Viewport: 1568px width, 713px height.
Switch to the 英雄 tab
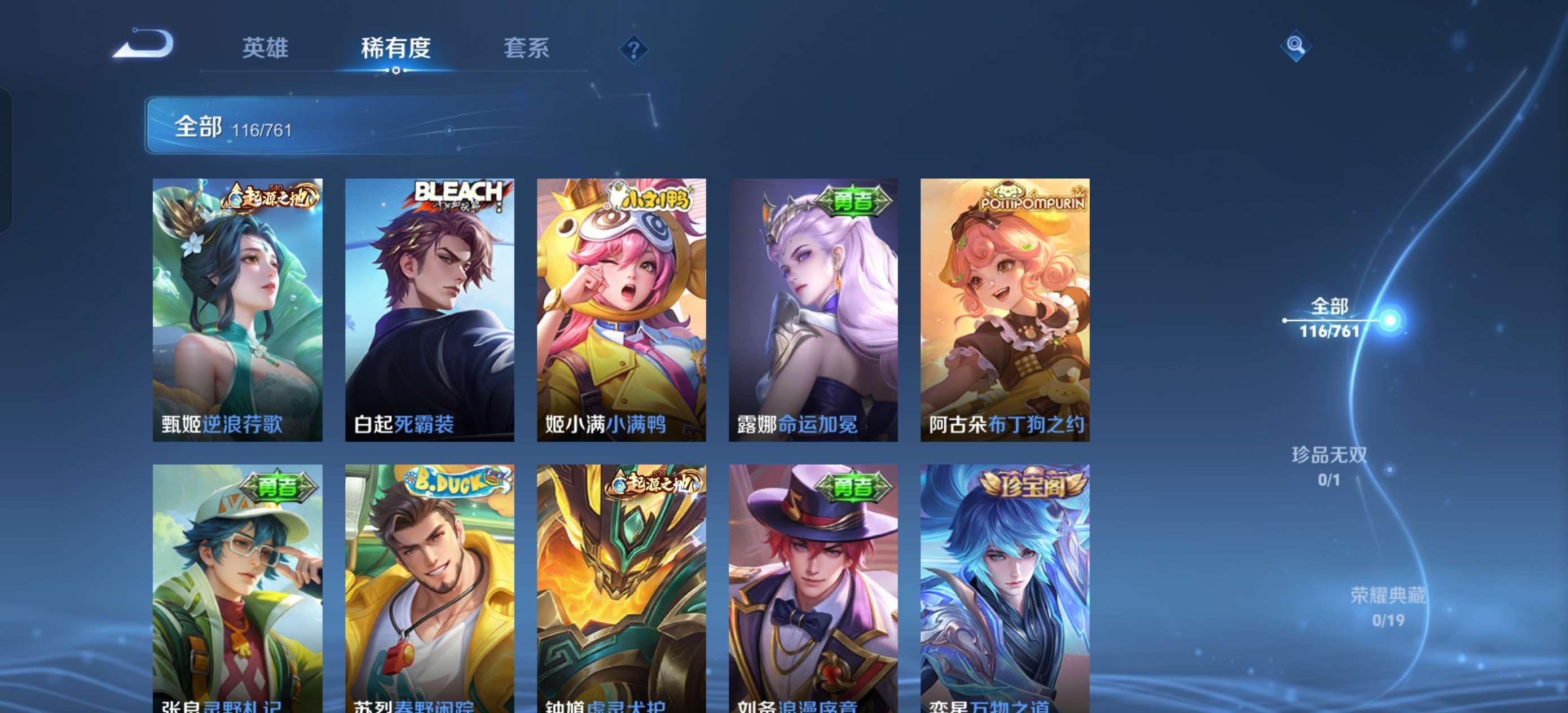coord(266,49)
